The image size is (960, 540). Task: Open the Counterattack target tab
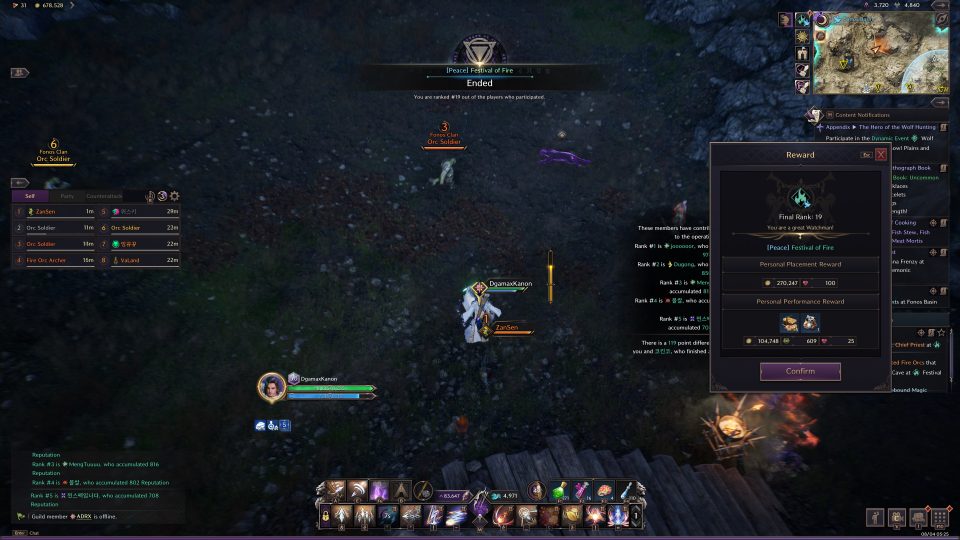coord(104,196)
